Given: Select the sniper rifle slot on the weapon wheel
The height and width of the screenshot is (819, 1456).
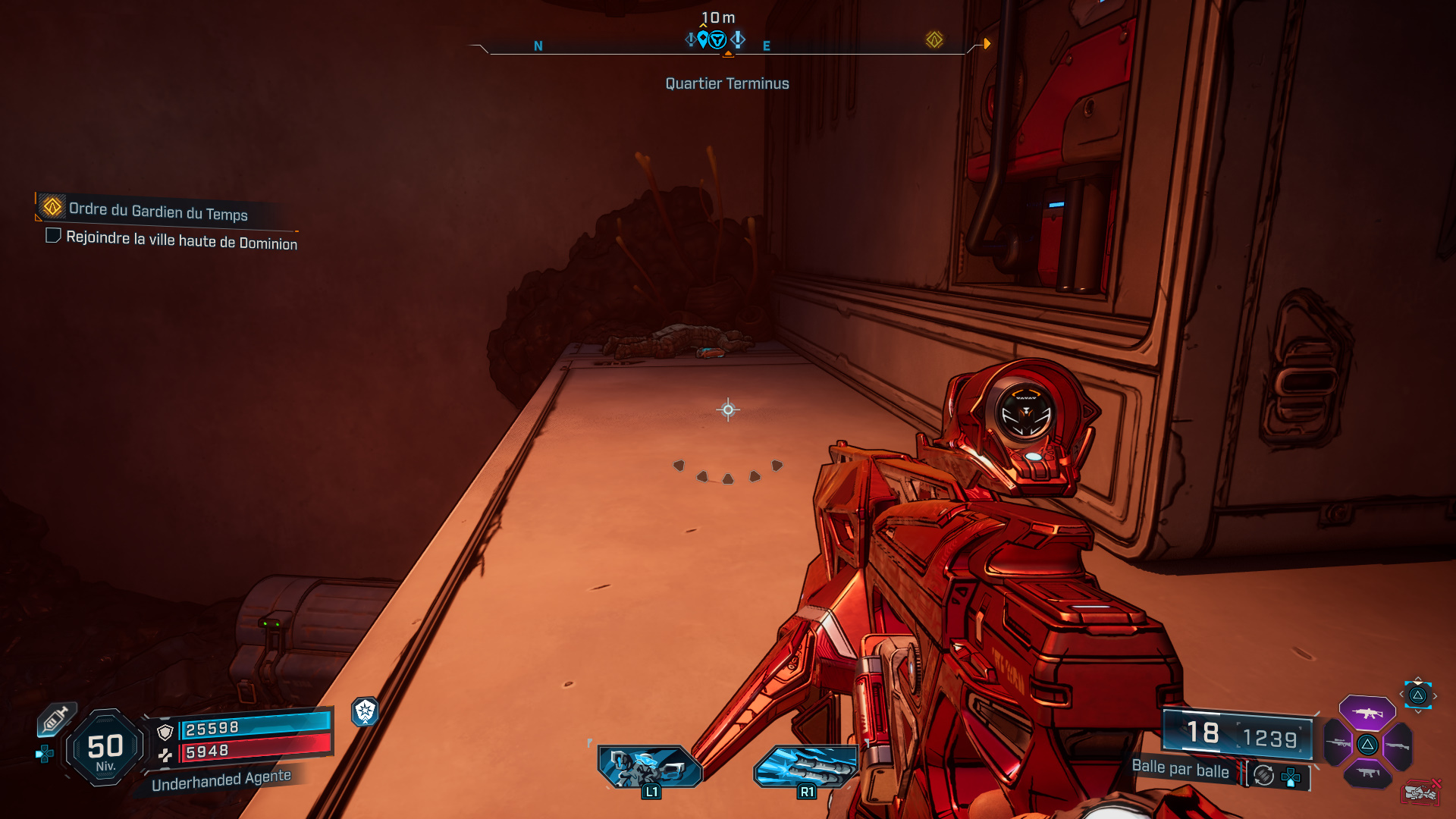Looking at the screenshot, I should 1338,743.
